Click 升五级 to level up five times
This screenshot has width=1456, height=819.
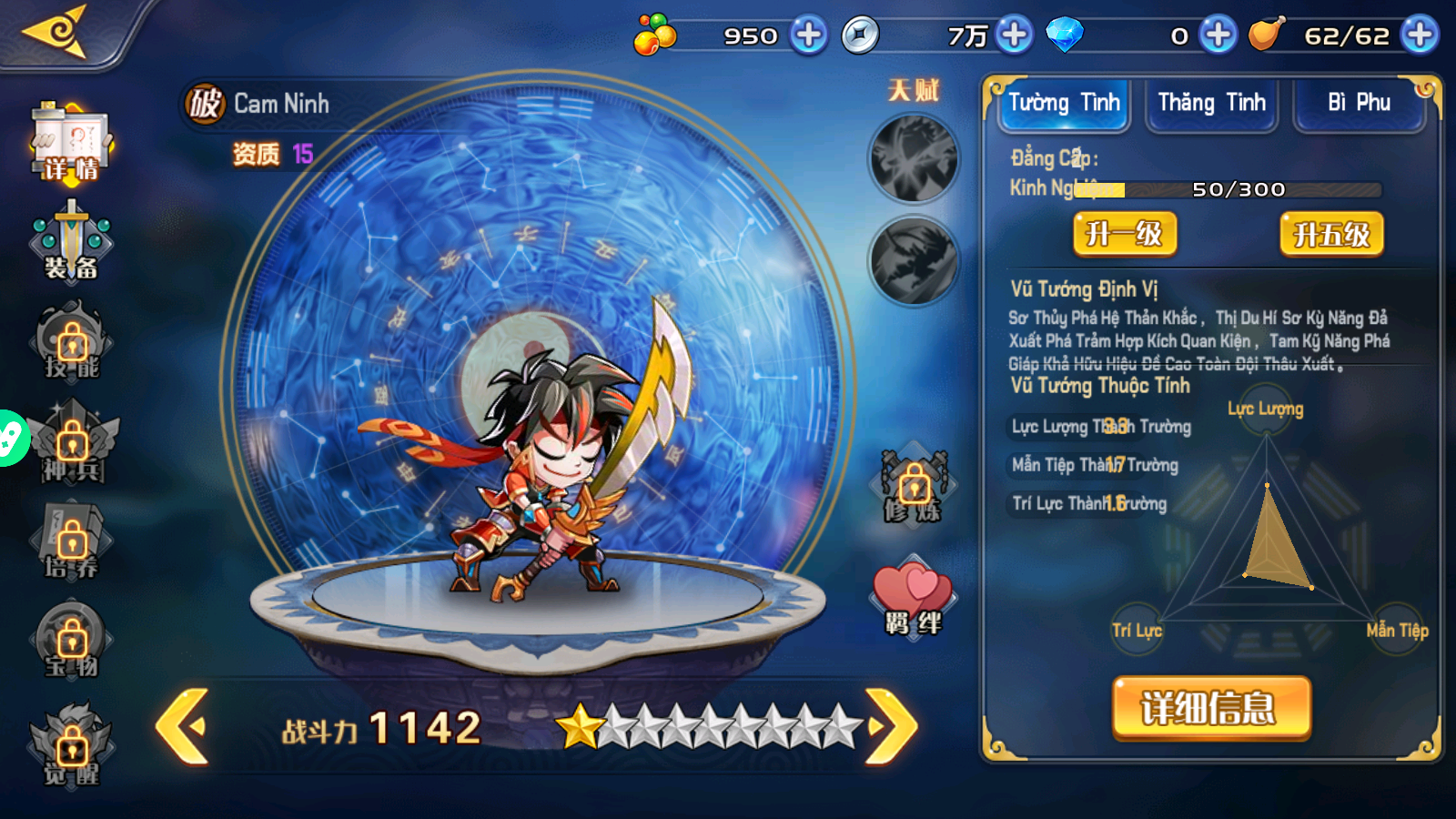(x=1331, y=235)
